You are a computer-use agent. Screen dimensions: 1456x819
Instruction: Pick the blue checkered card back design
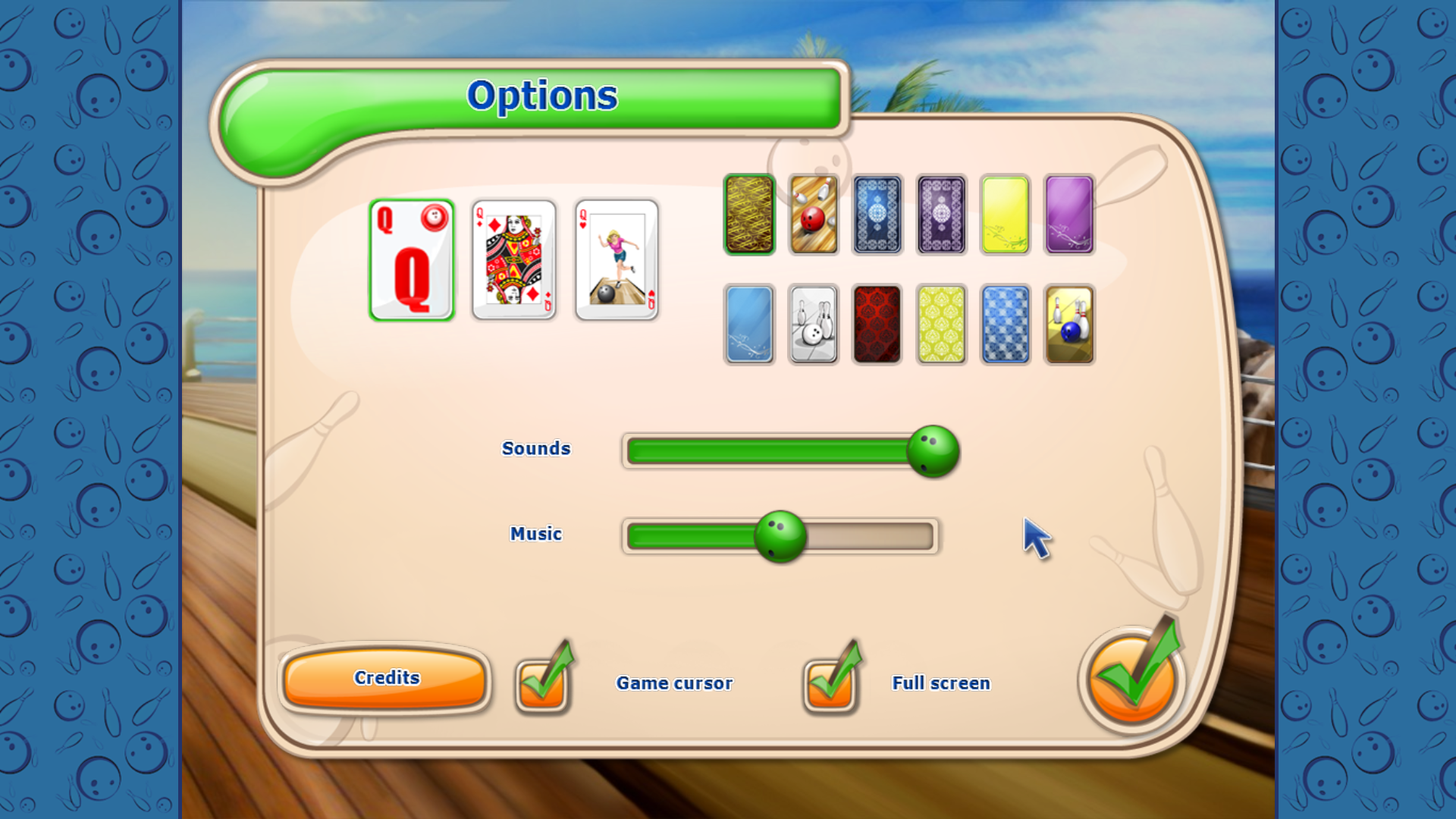(1004, 325)
